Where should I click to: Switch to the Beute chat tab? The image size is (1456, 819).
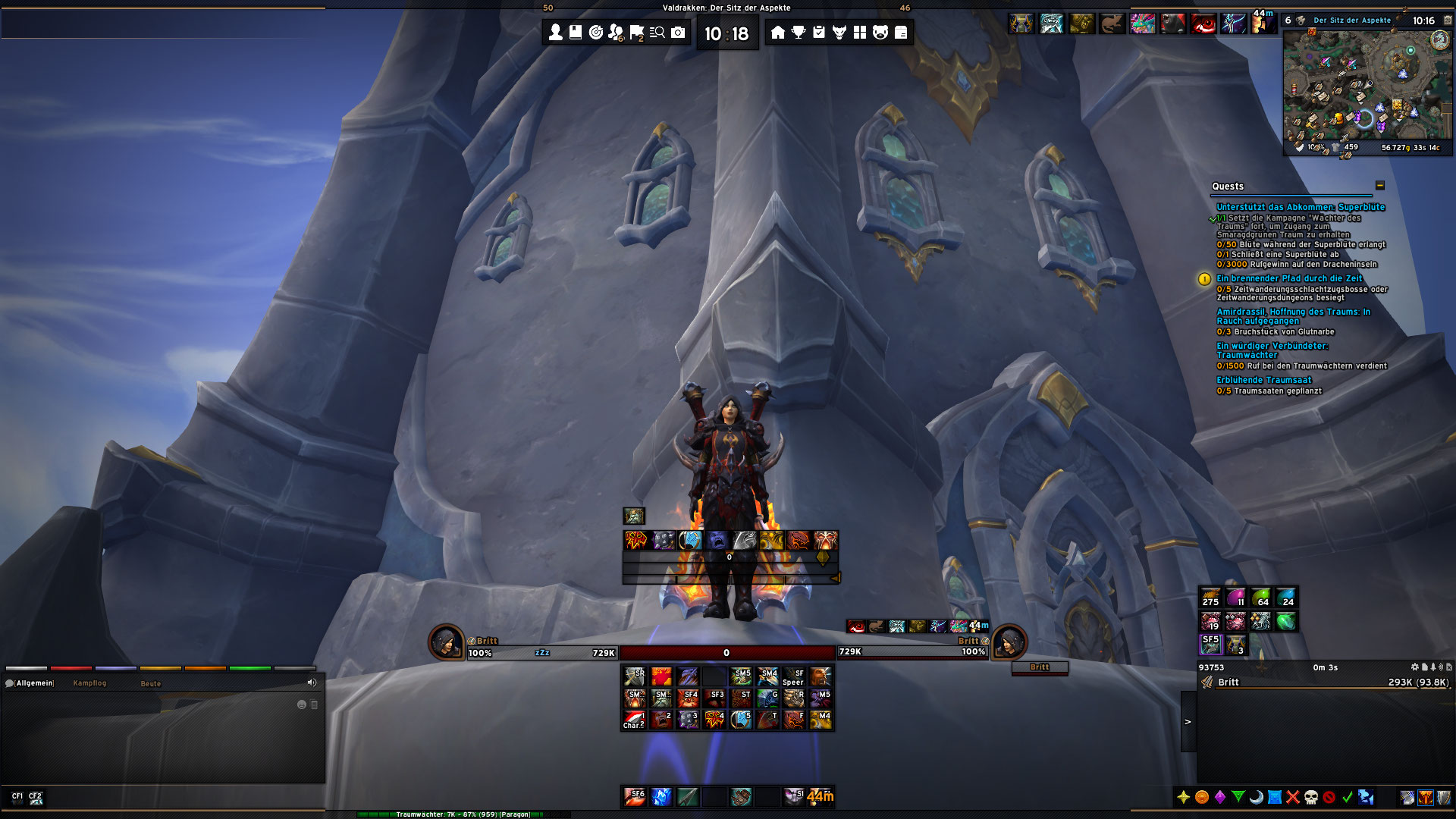(x=151, y=683)
